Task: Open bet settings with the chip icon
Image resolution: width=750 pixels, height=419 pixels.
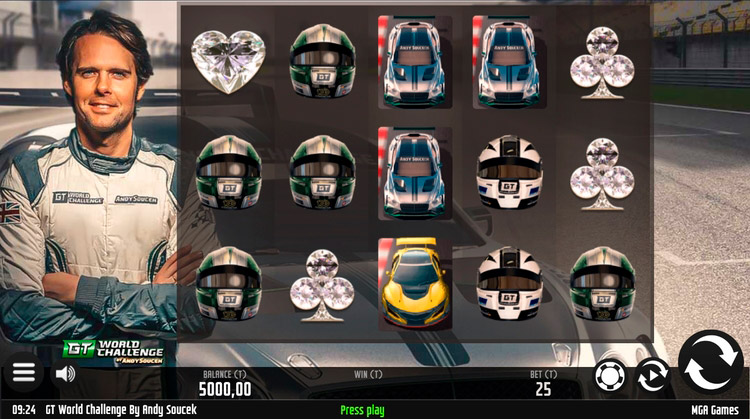Action: pos(609,375)
